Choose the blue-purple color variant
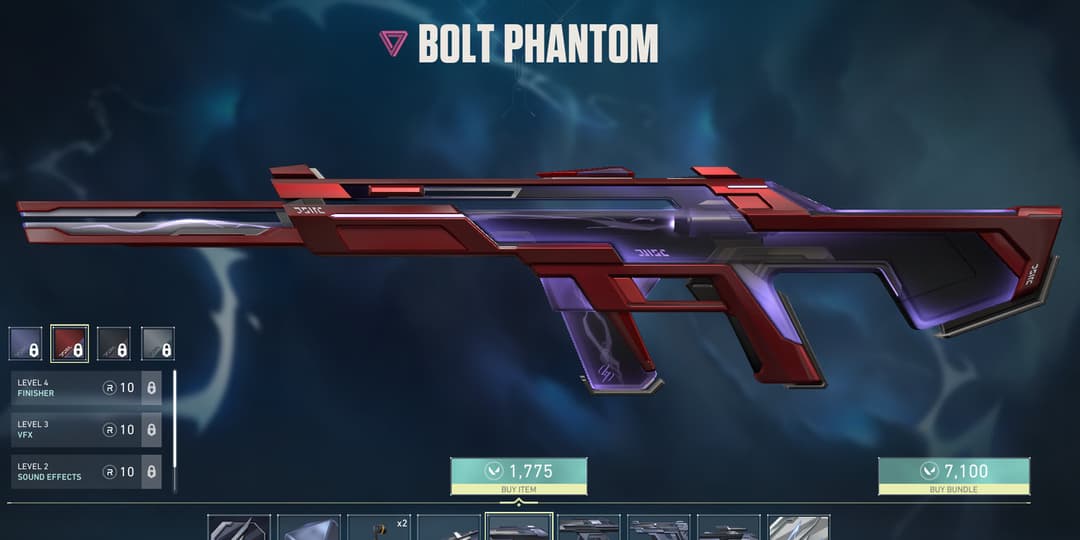 coord(26,344)
